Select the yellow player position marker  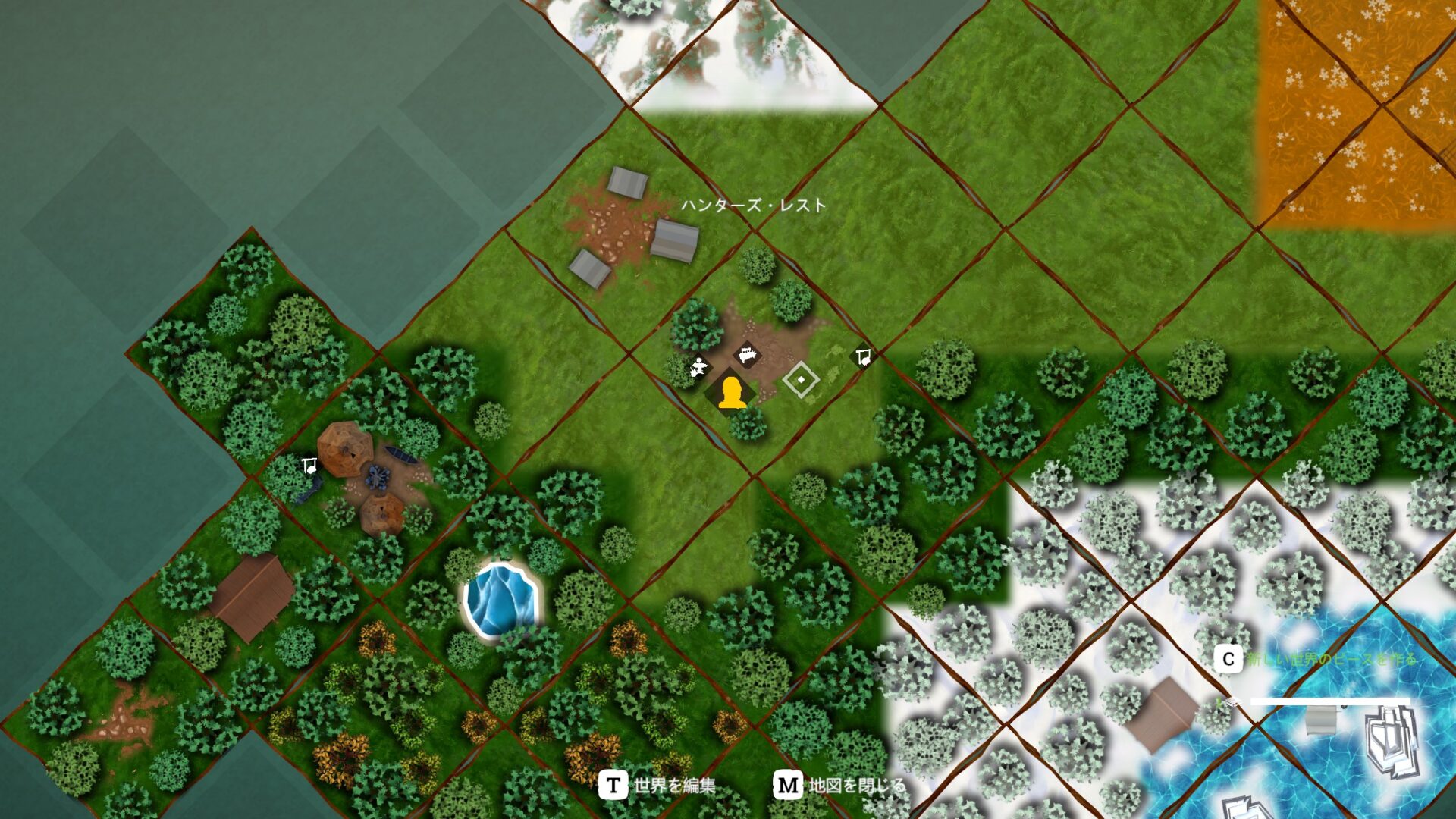(731, 394)
